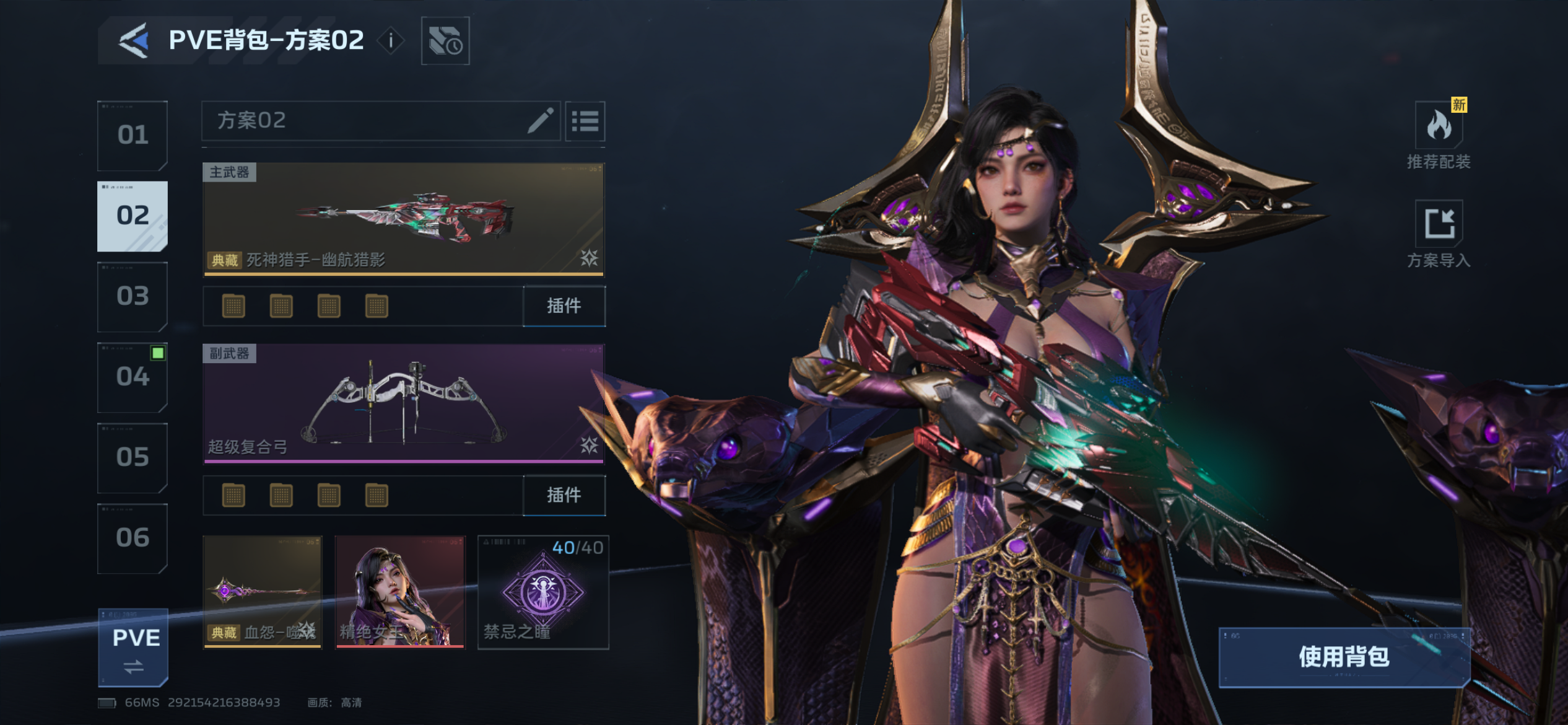
Task: Open the 禁忌之瞳 talent slot
Action: pos(543,592)
